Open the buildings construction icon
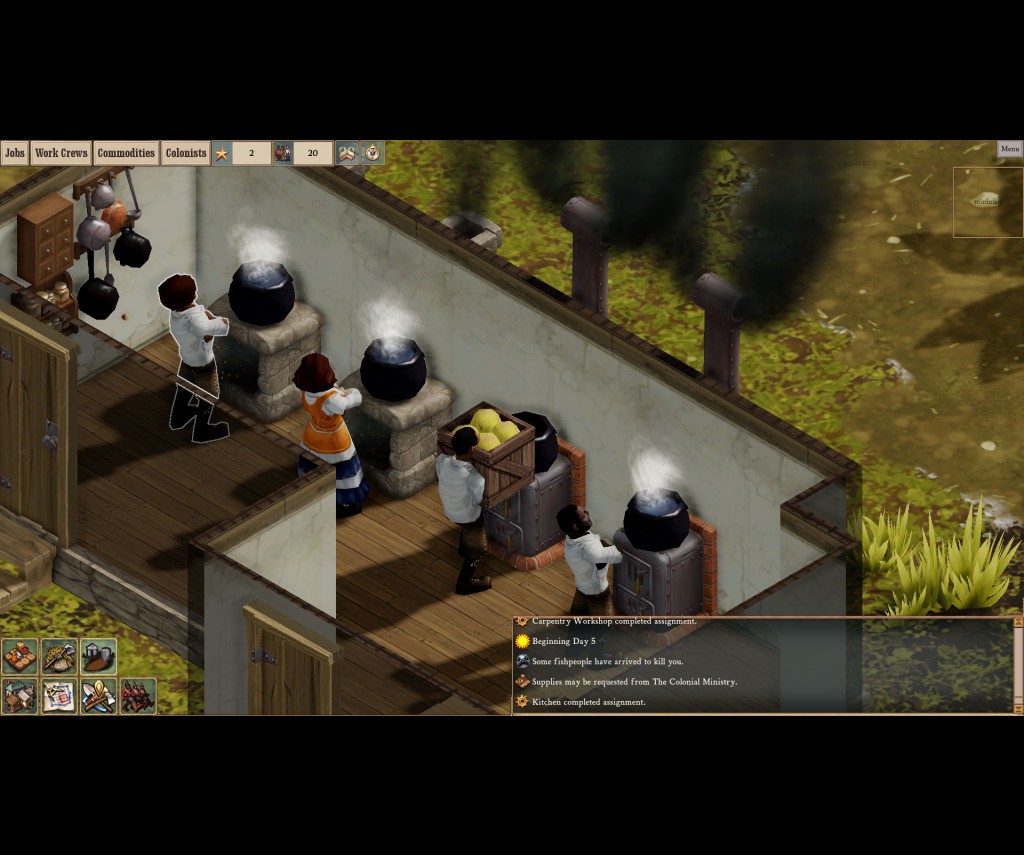This screenshot has width=1024, height=855. pyautogui.click(x=20, y=696)
